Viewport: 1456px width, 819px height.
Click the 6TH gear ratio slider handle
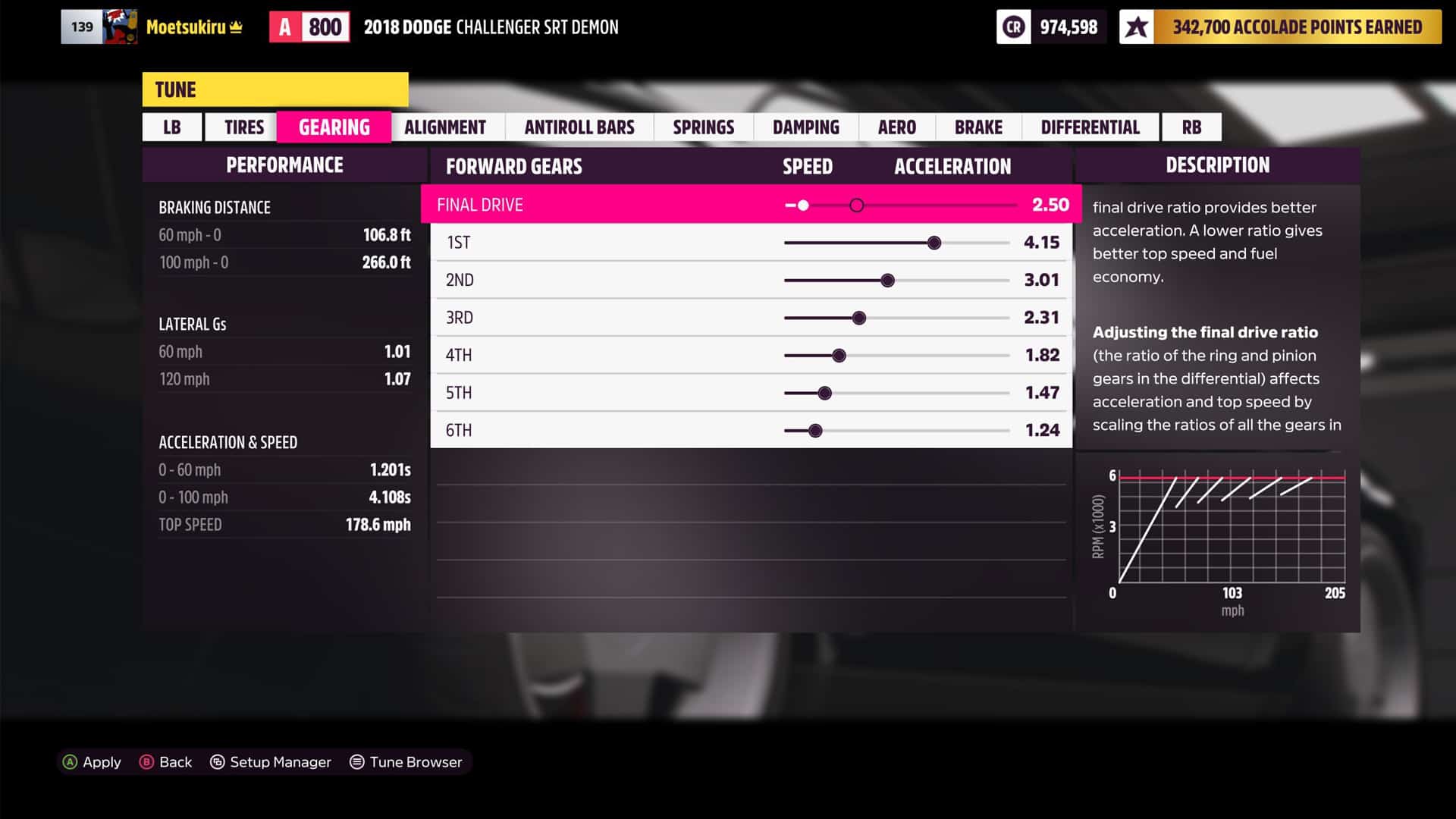tap(815, 431)
